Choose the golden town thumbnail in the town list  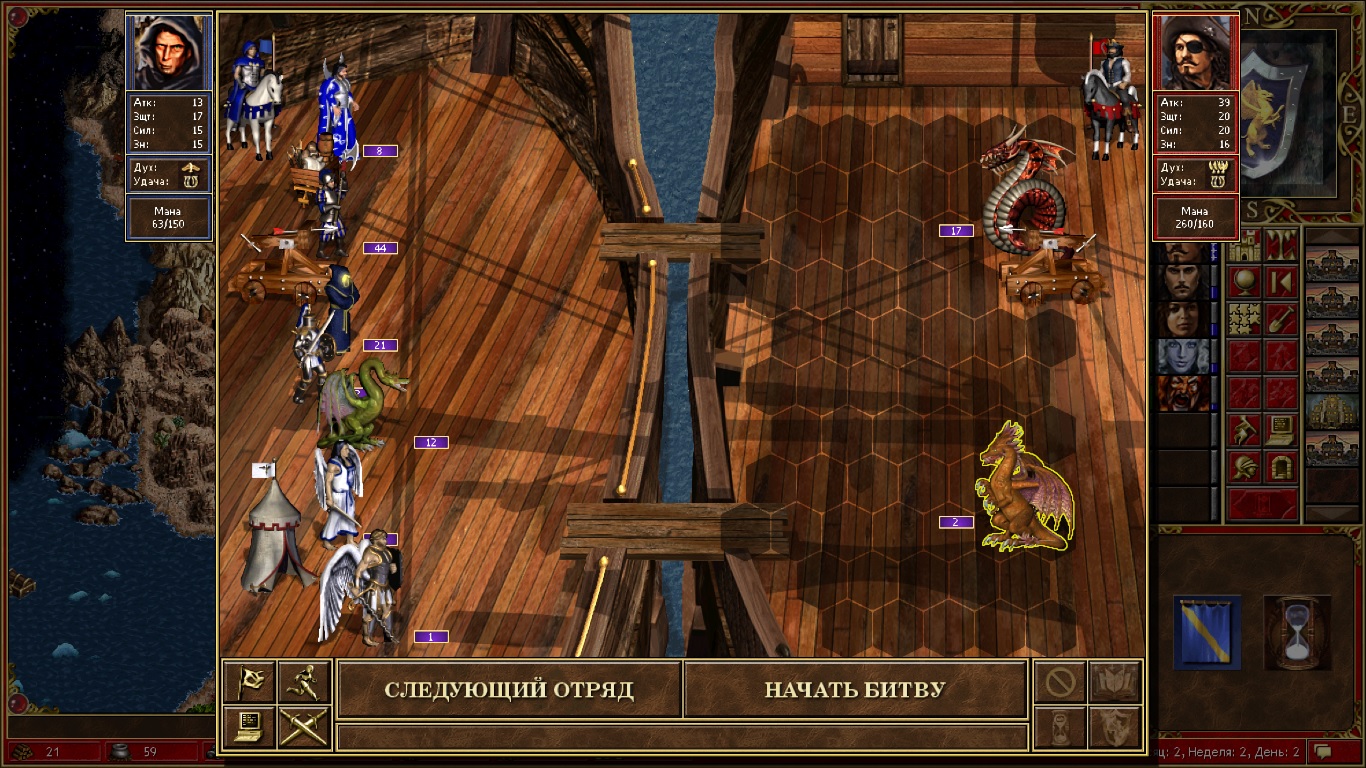click(1333, 410)
